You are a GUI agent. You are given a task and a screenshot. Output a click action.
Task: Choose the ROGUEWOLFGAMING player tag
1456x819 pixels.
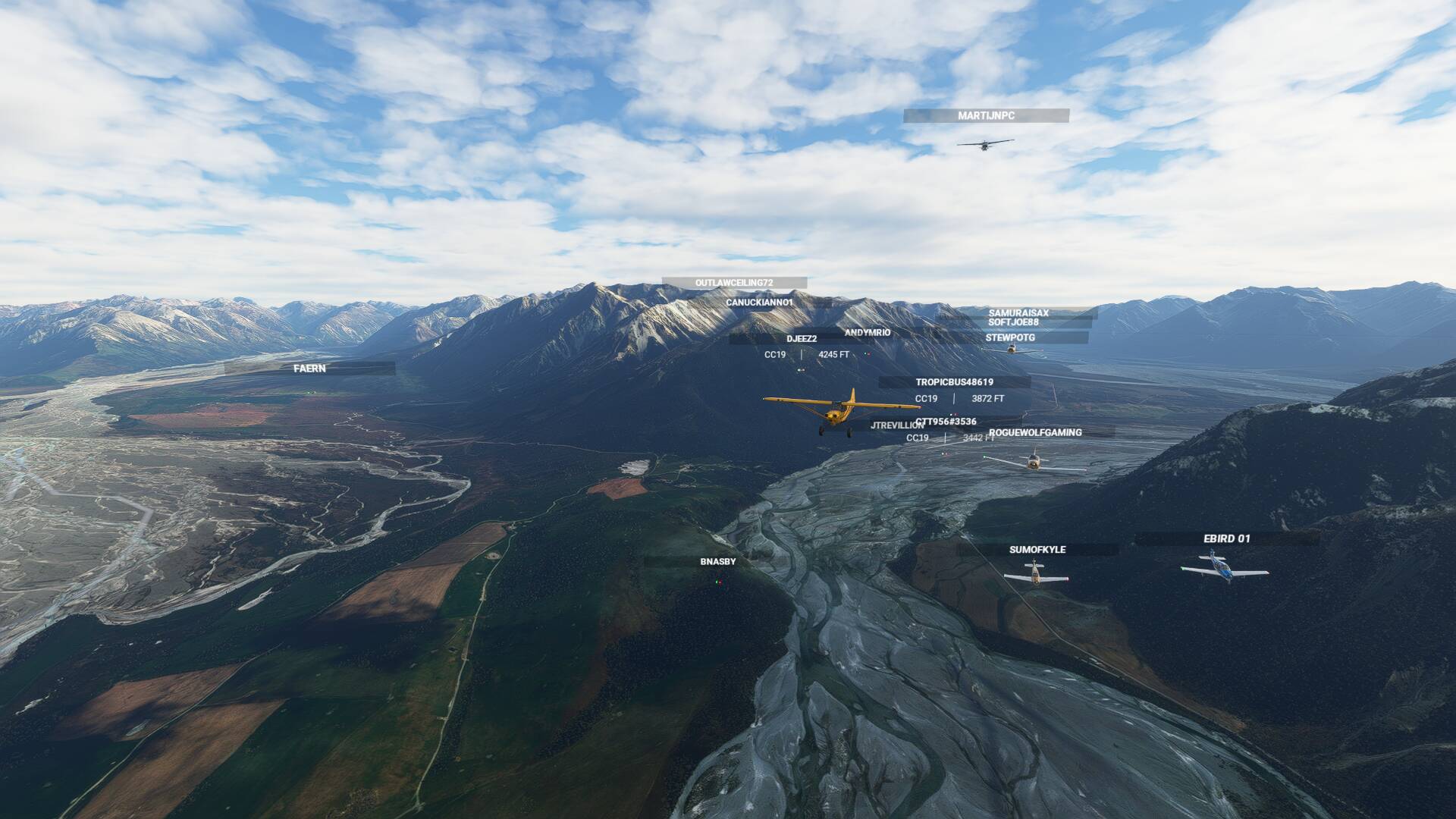click(x=1034, y=432)
